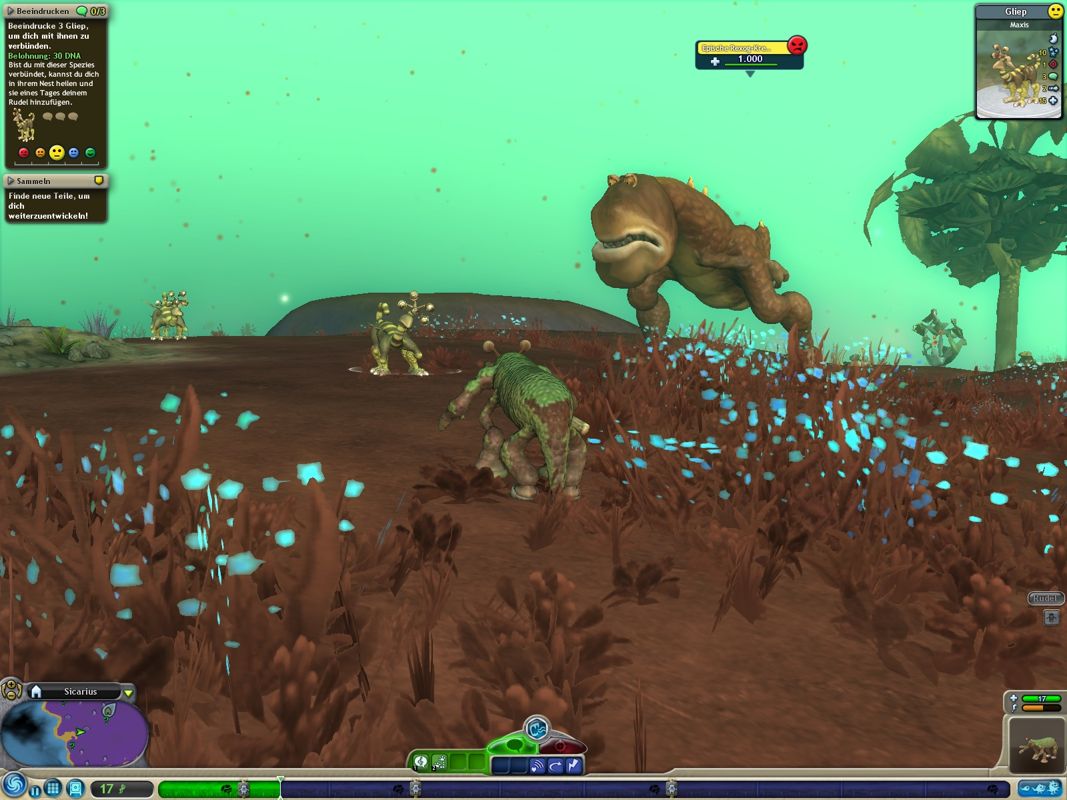Viewport: 1067px width, 800px height.
Task: Open the Sicarius nest dropdown arrow
Action: point(128,692)
